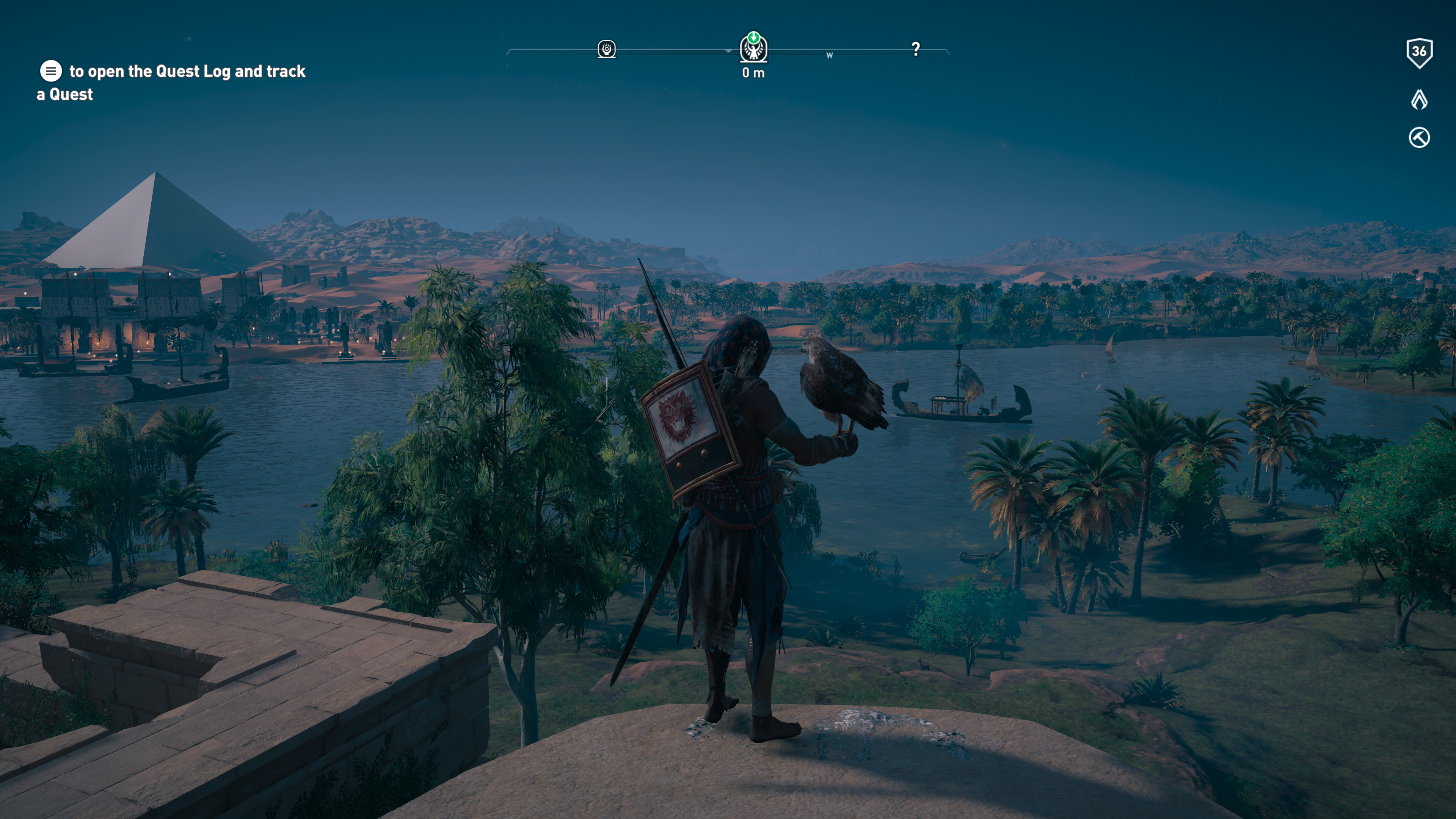Viewport: 1456px width, 819px height.
Task: Open the ability points icon
Action: pyautogui.click(x=1419, y=99)
